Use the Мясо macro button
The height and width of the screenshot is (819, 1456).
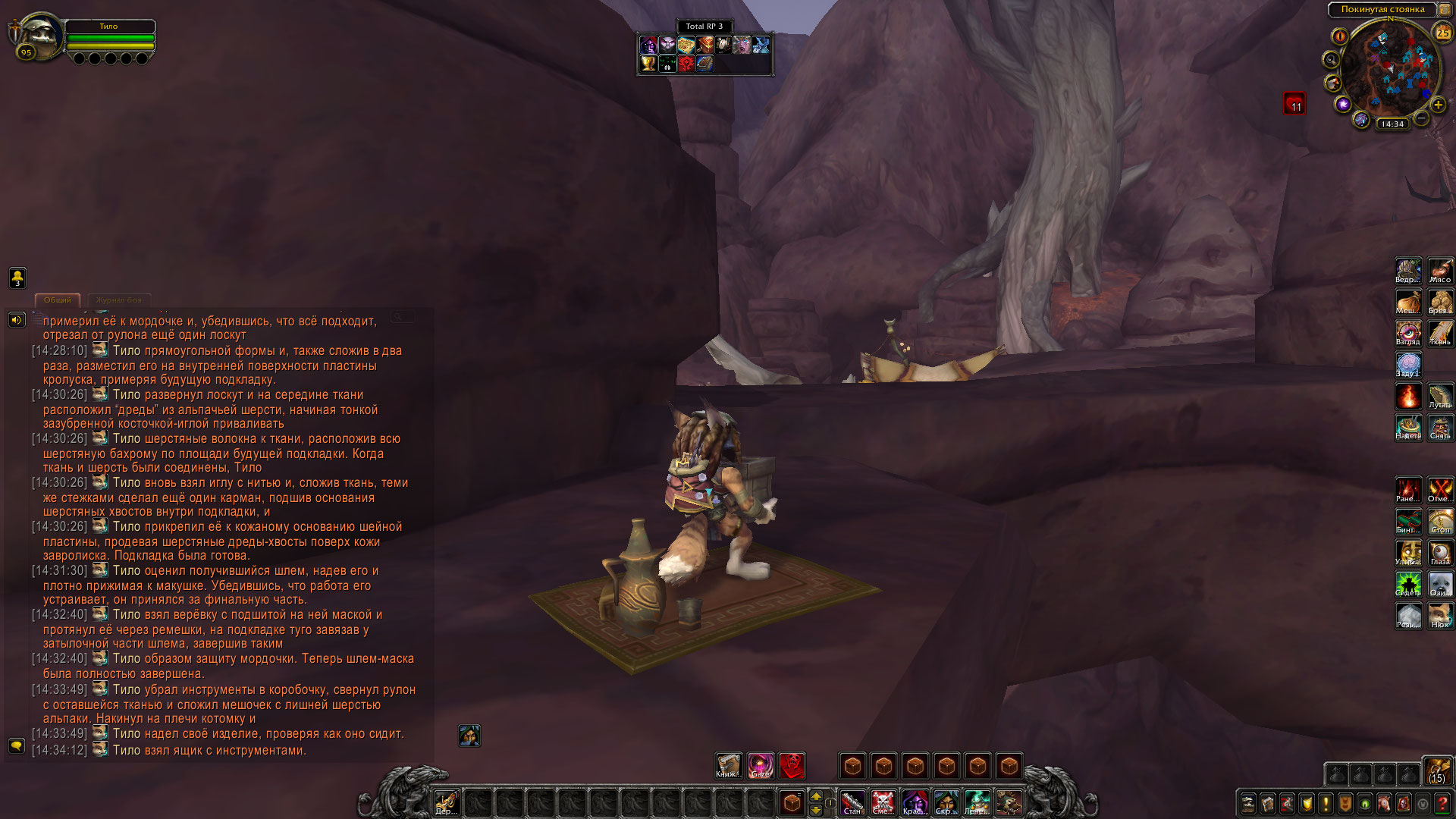coord(1440,271)
